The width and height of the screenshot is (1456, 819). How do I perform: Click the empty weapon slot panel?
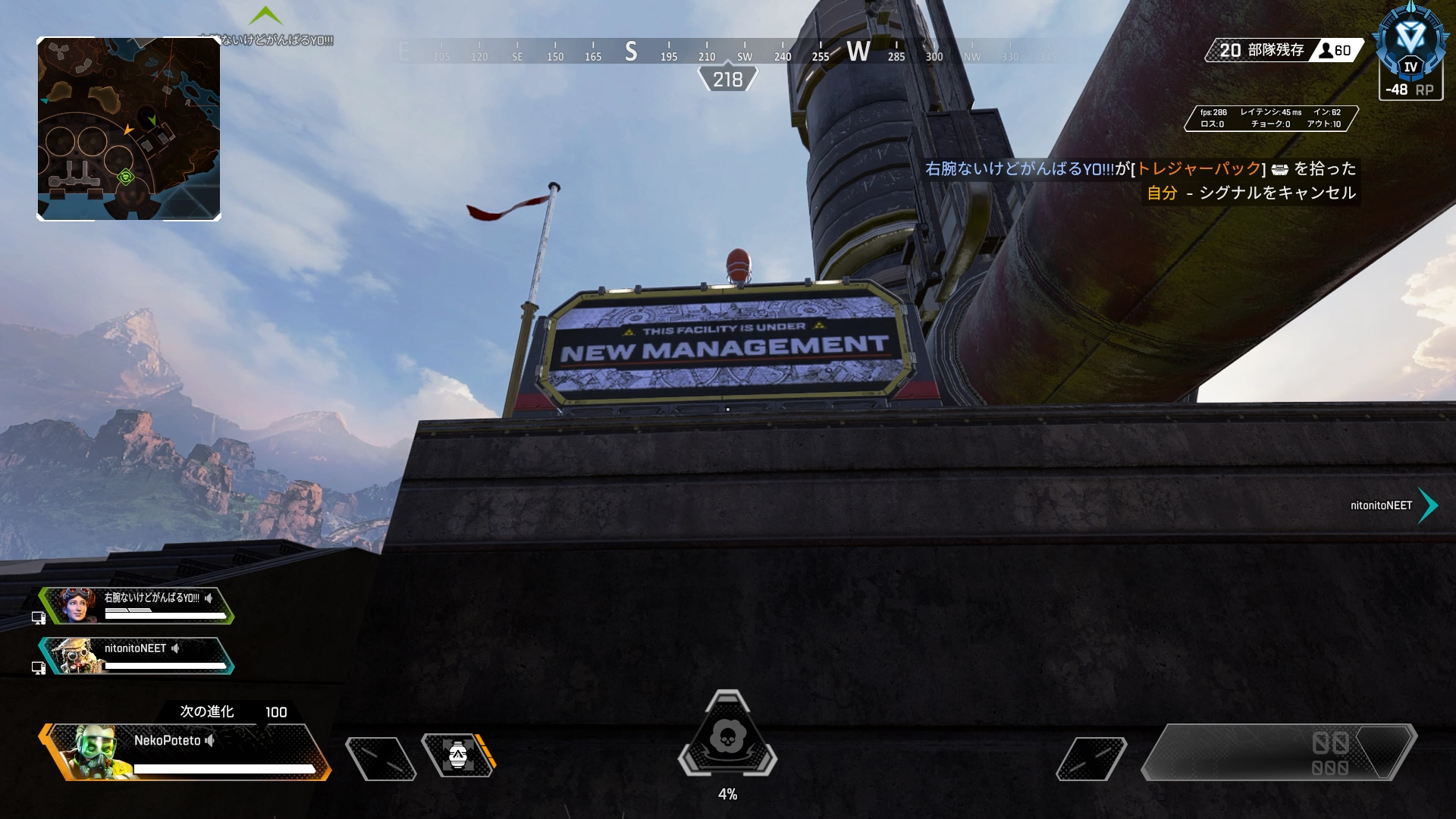click(1279, 752)
